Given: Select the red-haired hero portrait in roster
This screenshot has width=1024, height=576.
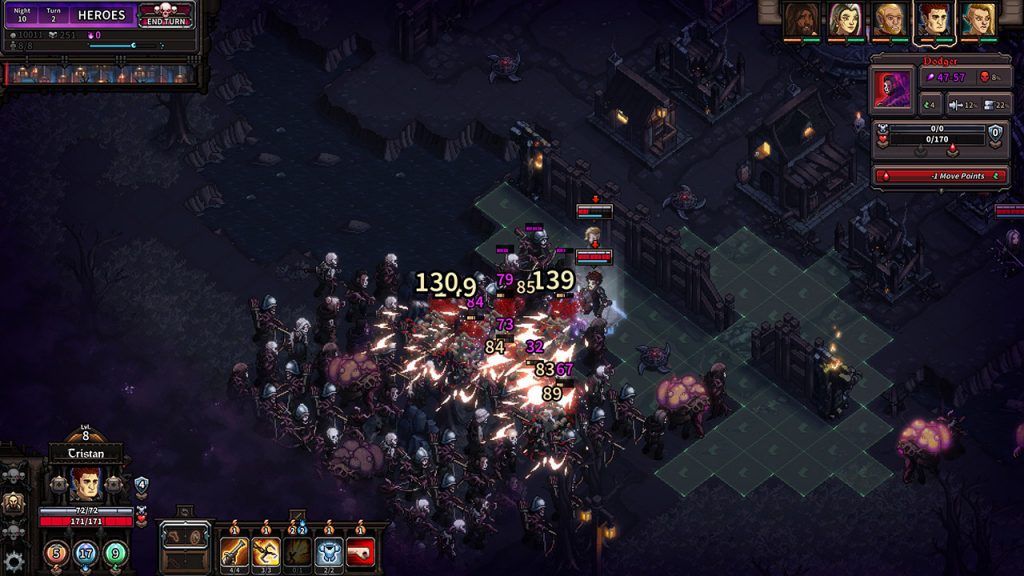Looking at the screenshot, I should [x=934, y=19].
